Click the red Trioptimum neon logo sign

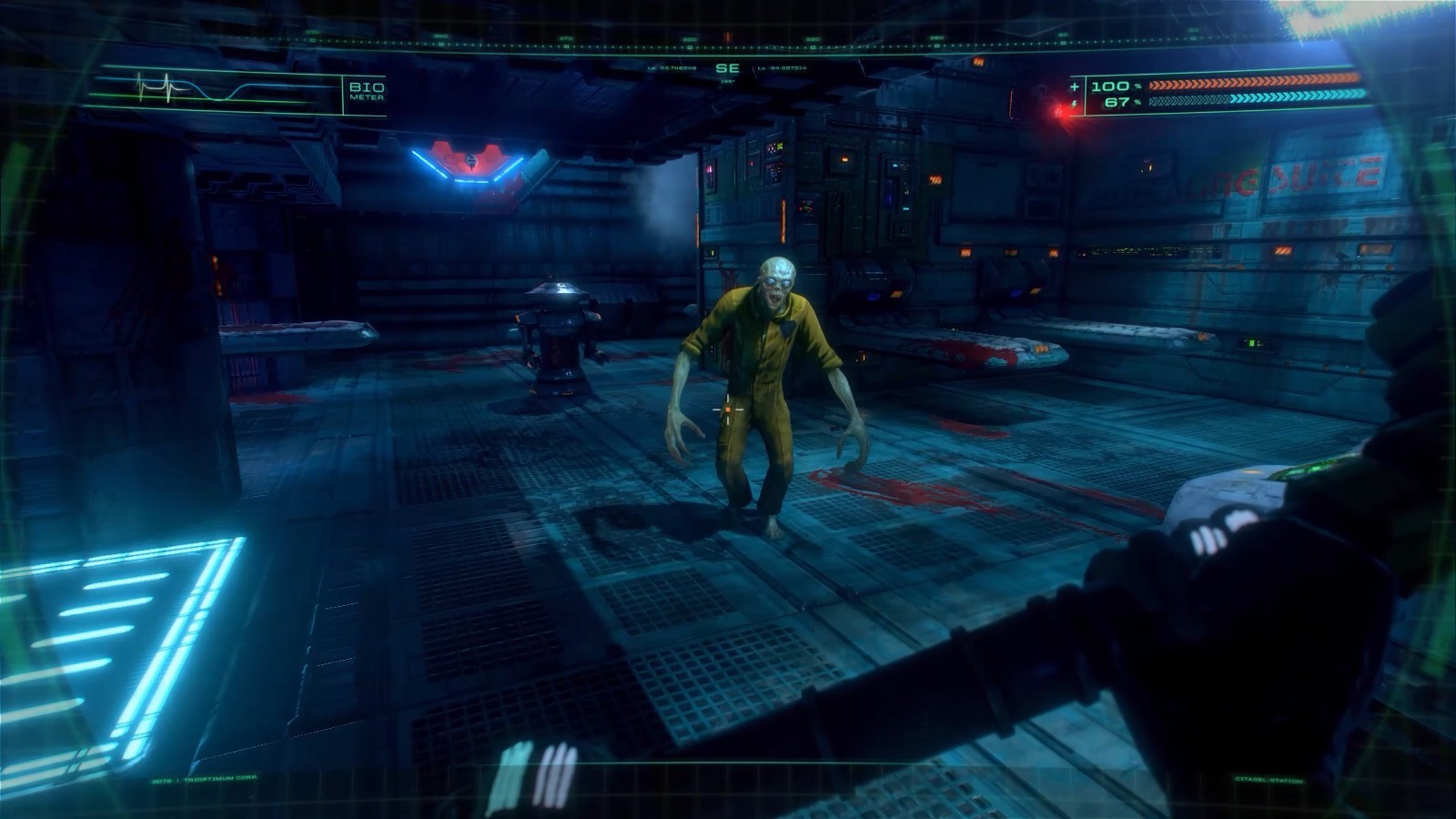[x=469, y=164]
